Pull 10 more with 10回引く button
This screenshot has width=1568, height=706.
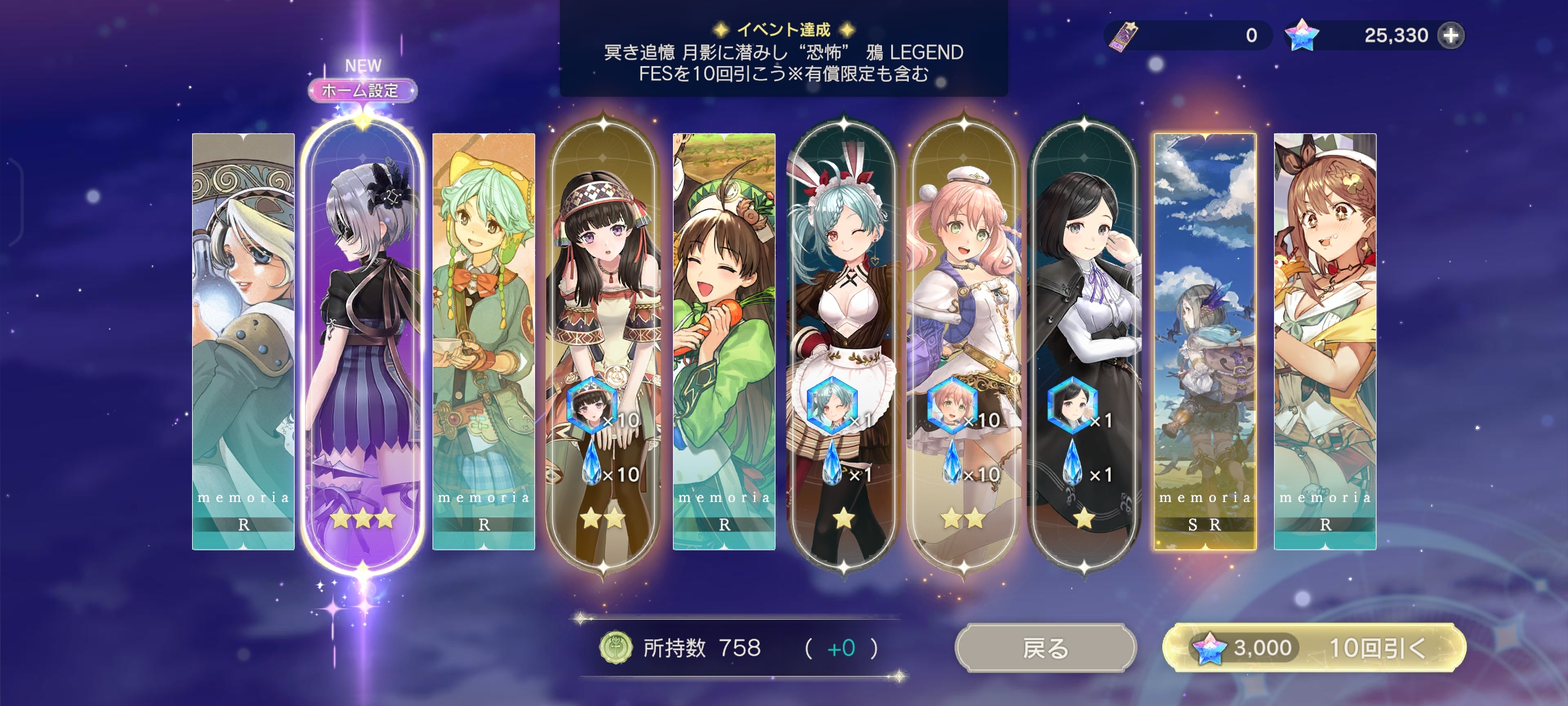tap(1315, 648)
